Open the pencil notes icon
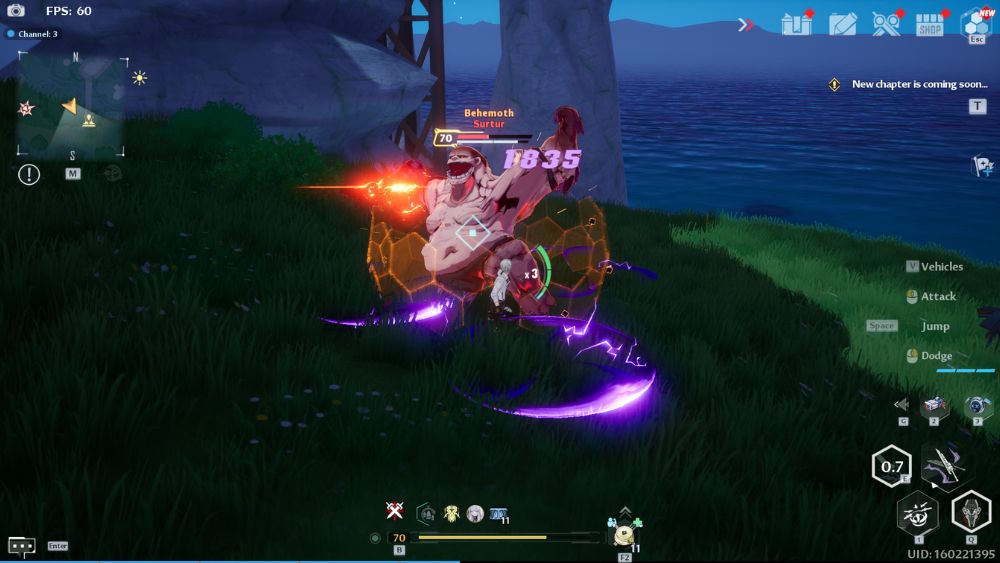The image size is (1000, 563). click(x=843, y=24)
